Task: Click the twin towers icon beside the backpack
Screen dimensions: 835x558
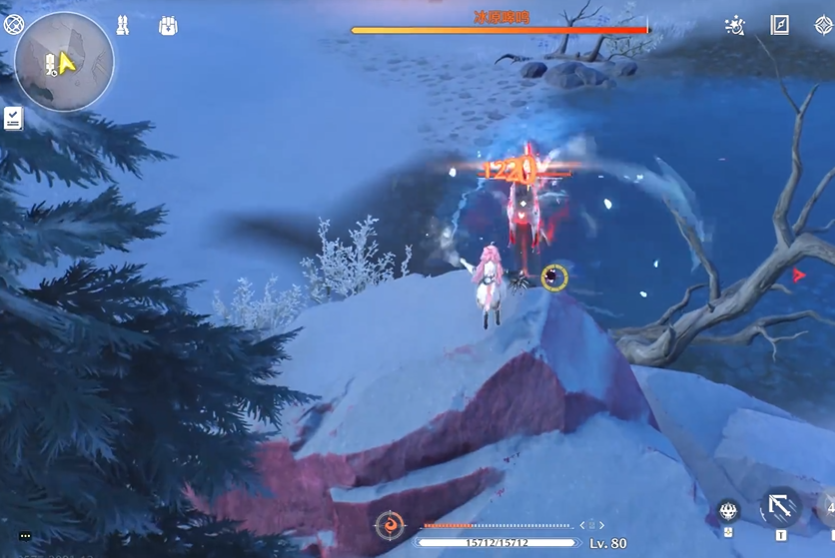Action: click(123, 26)
